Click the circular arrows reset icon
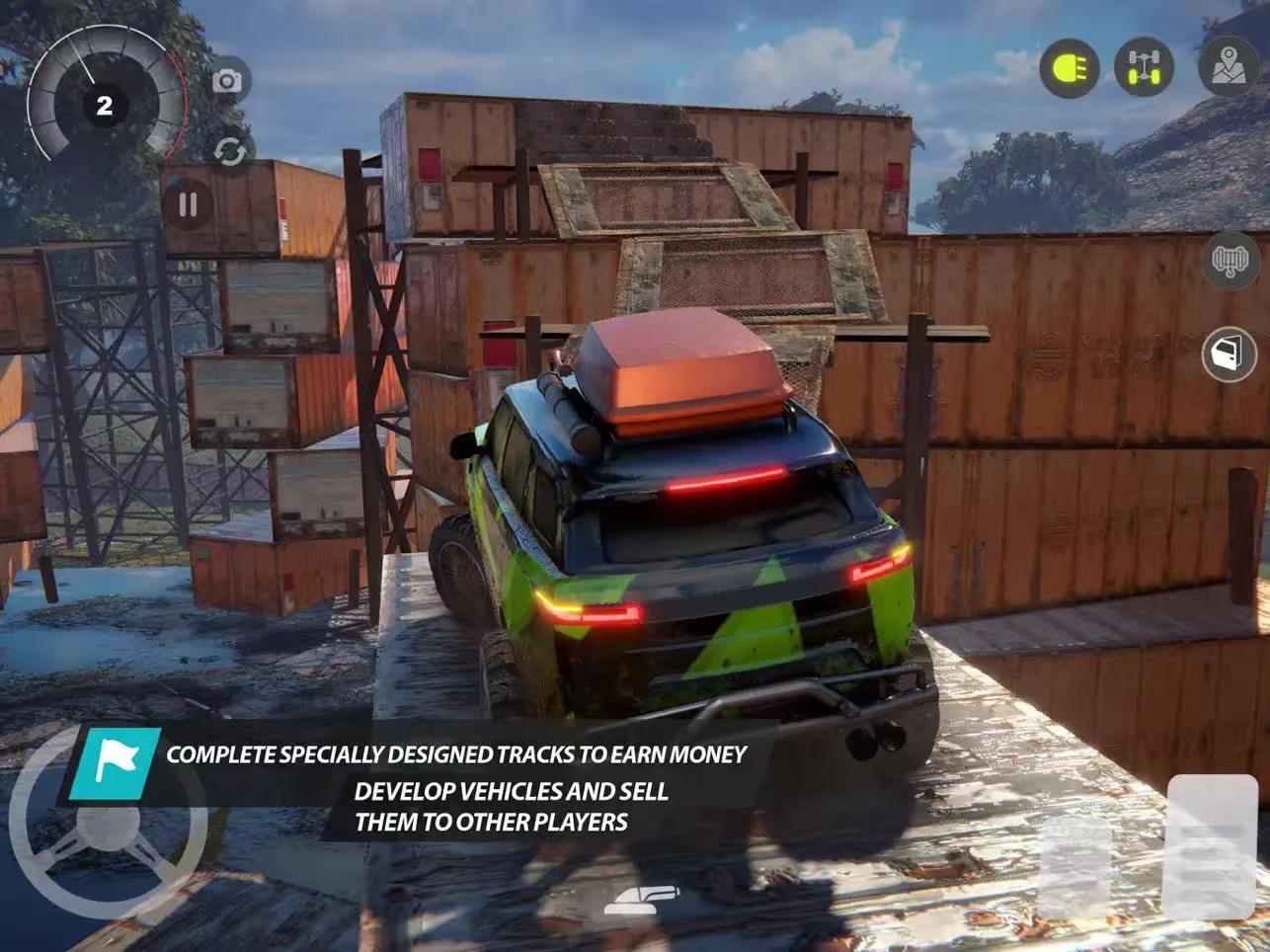 tap(229, 152)
